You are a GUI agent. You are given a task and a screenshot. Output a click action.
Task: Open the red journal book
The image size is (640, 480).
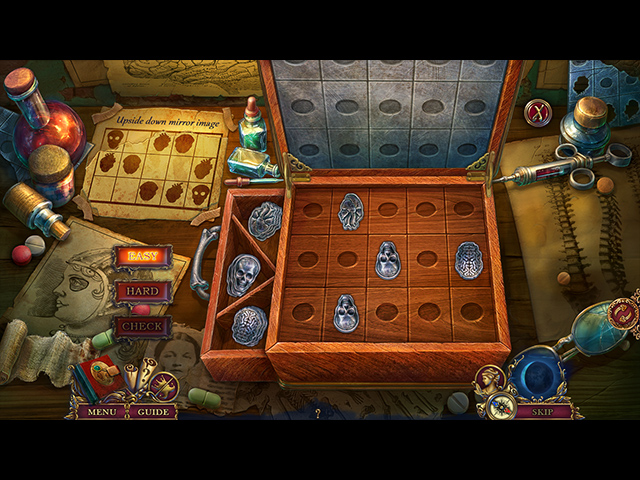(x=101, y=381)
